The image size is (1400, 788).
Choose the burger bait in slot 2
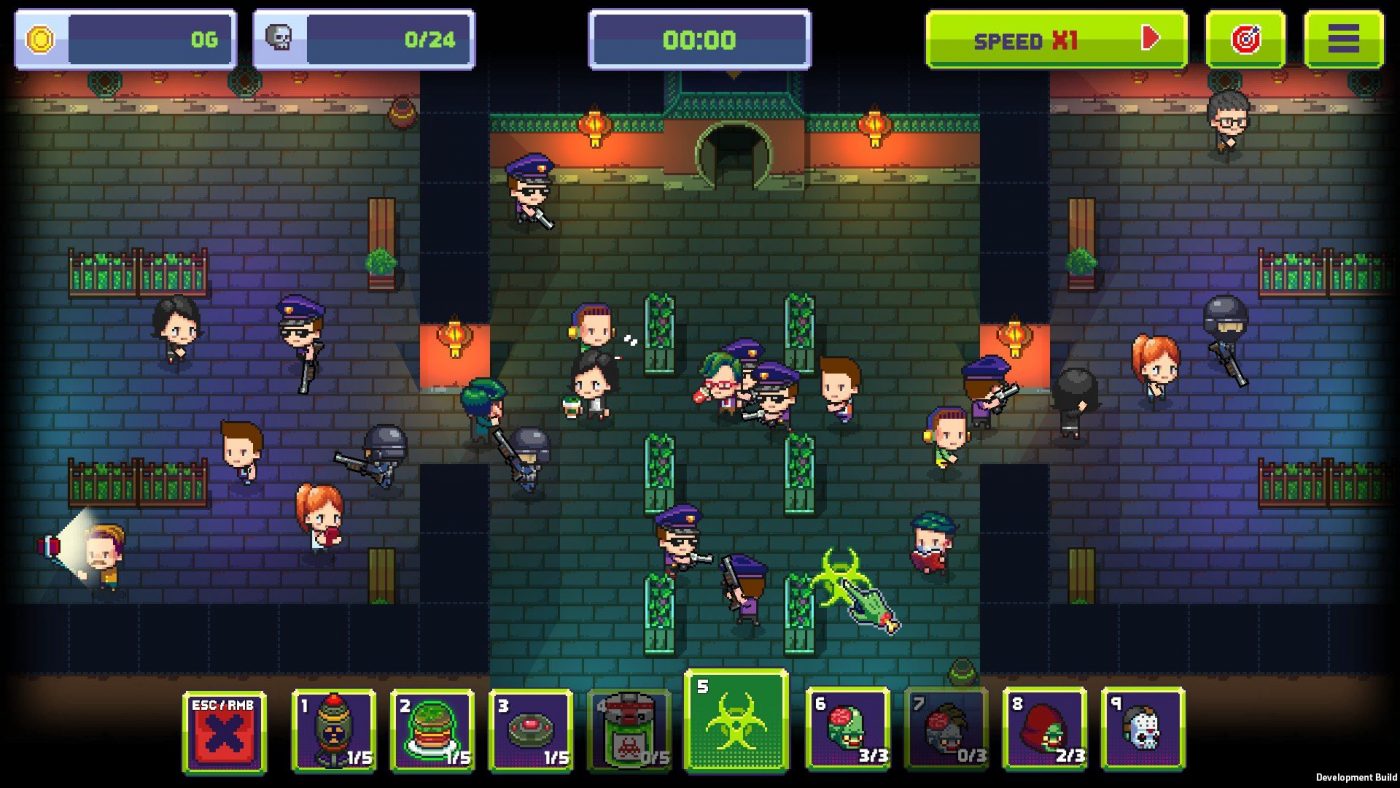click(432, 731)
